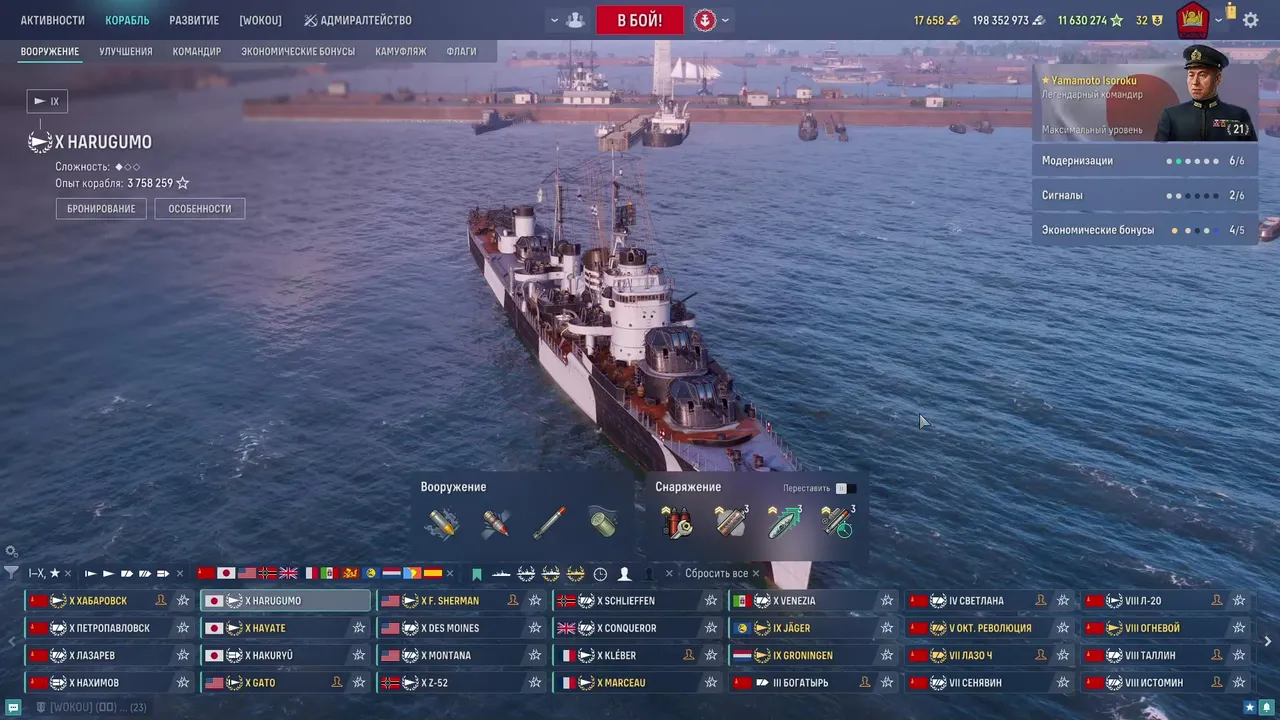Open the Модернизации row

[x=1143, y=161]
